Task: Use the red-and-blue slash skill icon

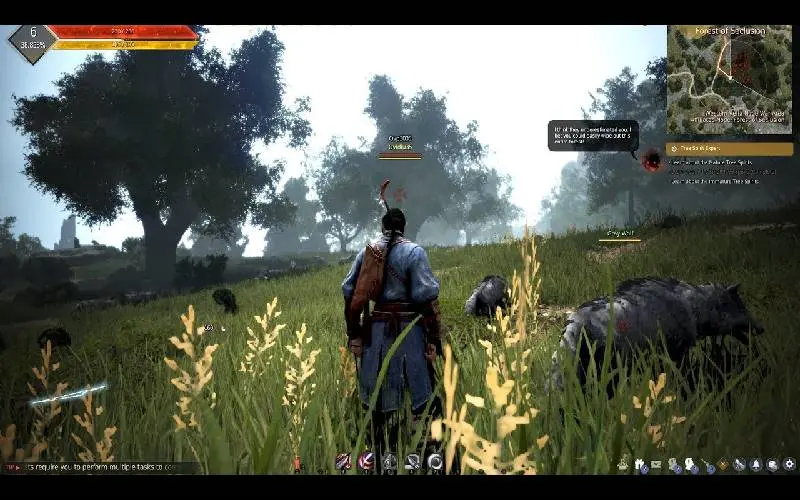Action: coord(366,462)
